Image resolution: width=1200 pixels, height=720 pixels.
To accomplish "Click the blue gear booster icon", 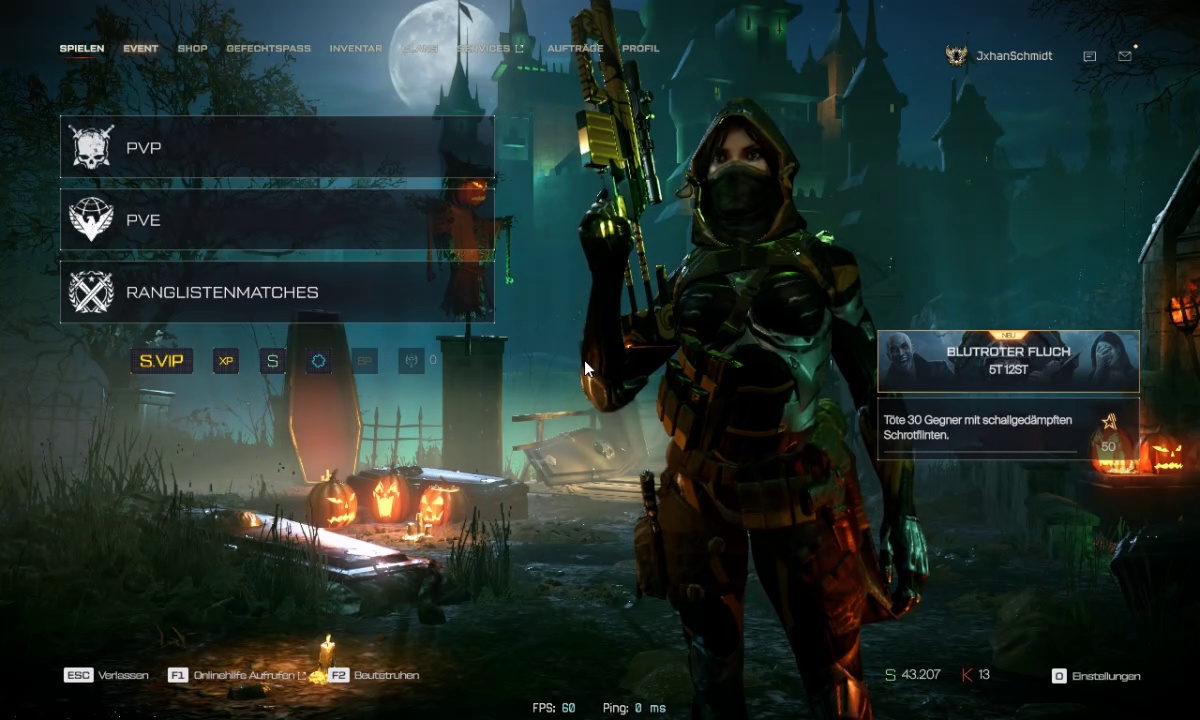I will click(319, 360).
